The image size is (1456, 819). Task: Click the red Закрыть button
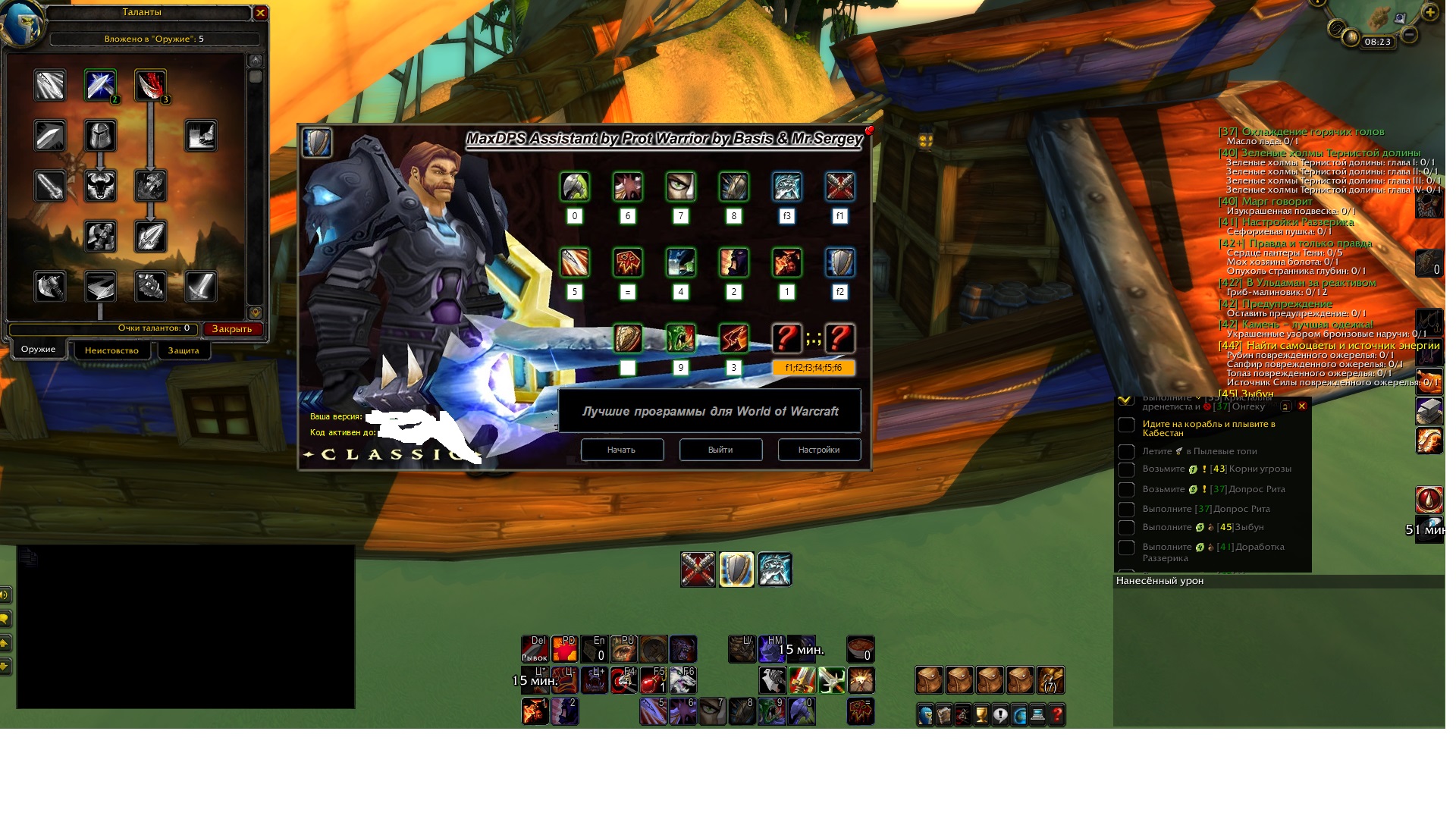coord(232,329)
